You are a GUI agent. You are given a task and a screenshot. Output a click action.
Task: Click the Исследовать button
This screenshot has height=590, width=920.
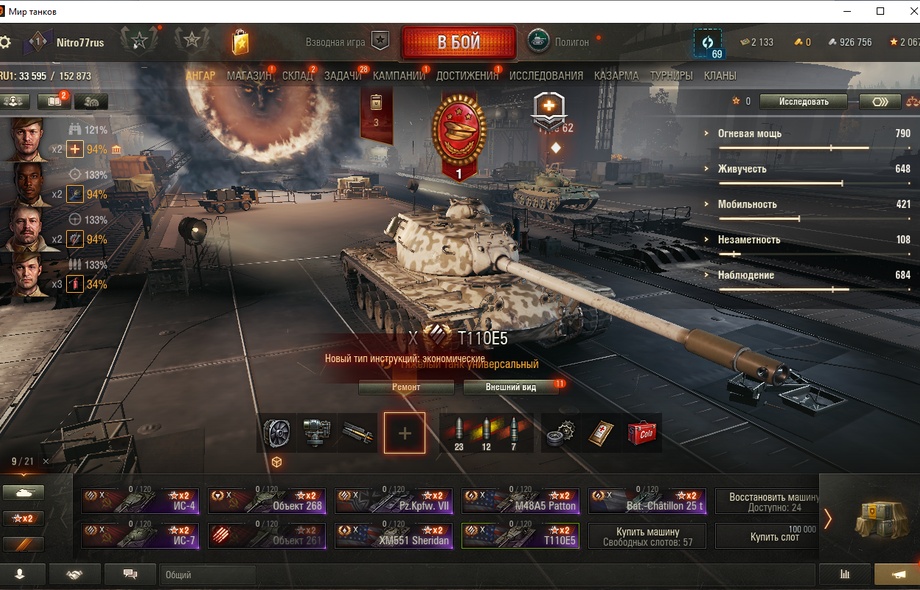tap(803, 101)
